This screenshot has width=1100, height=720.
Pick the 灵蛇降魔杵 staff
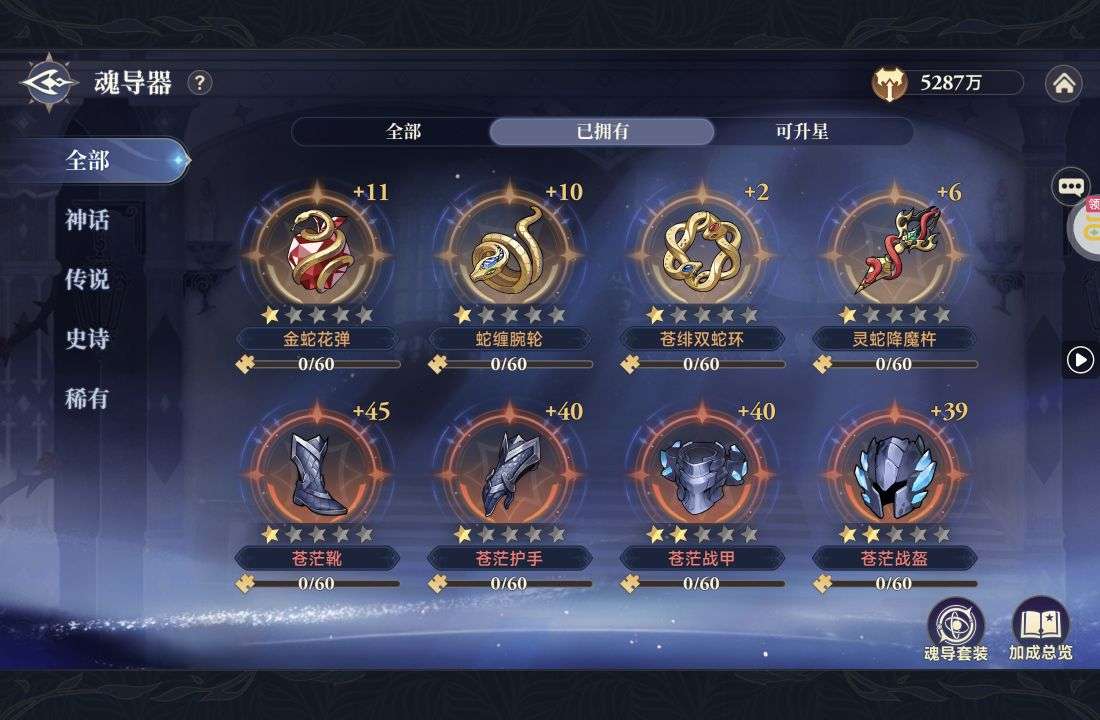point(894,249)
